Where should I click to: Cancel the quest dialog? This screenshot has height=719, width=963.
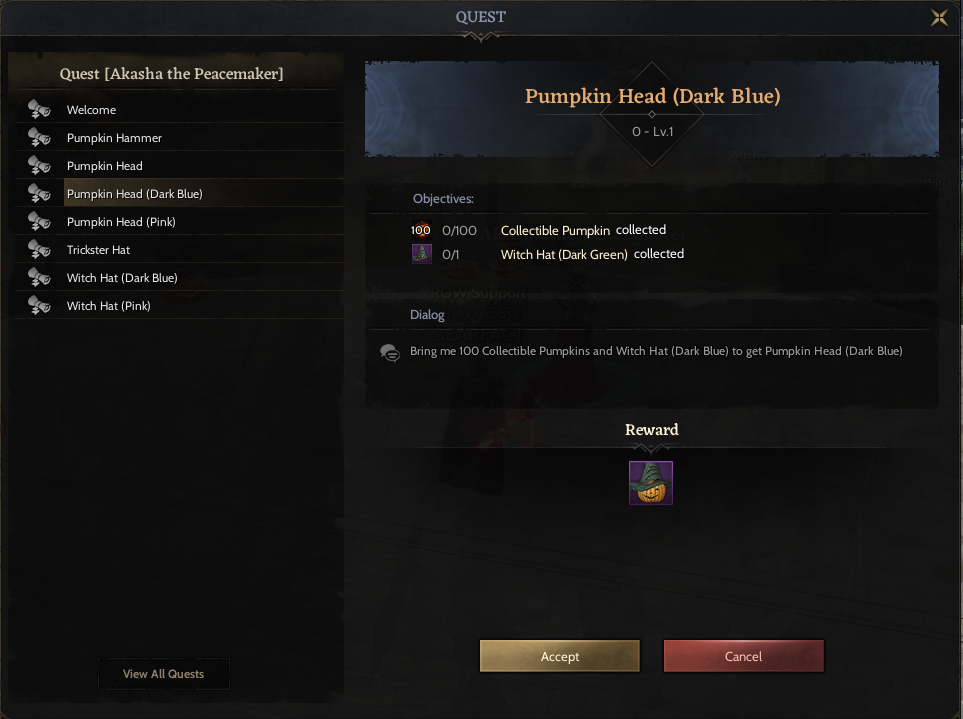pyautogui.click(x=743, y=656)
